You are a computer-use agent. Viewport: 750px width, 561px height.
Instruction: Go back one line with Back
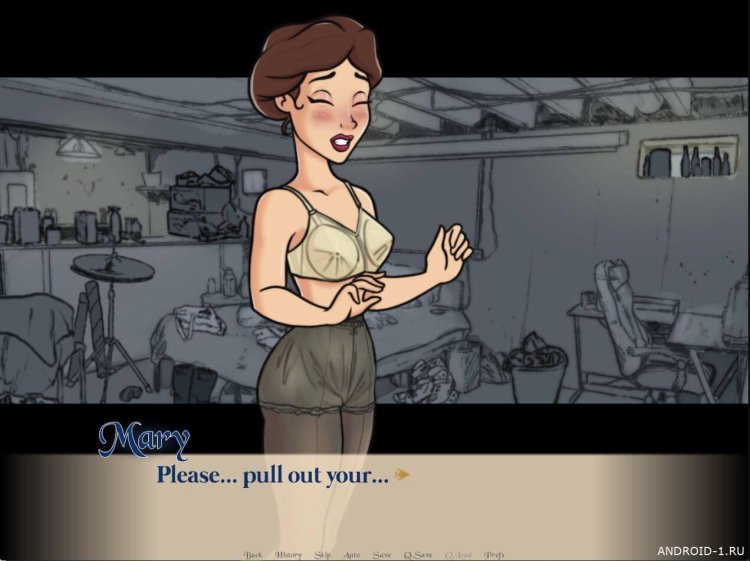[254, 554]
